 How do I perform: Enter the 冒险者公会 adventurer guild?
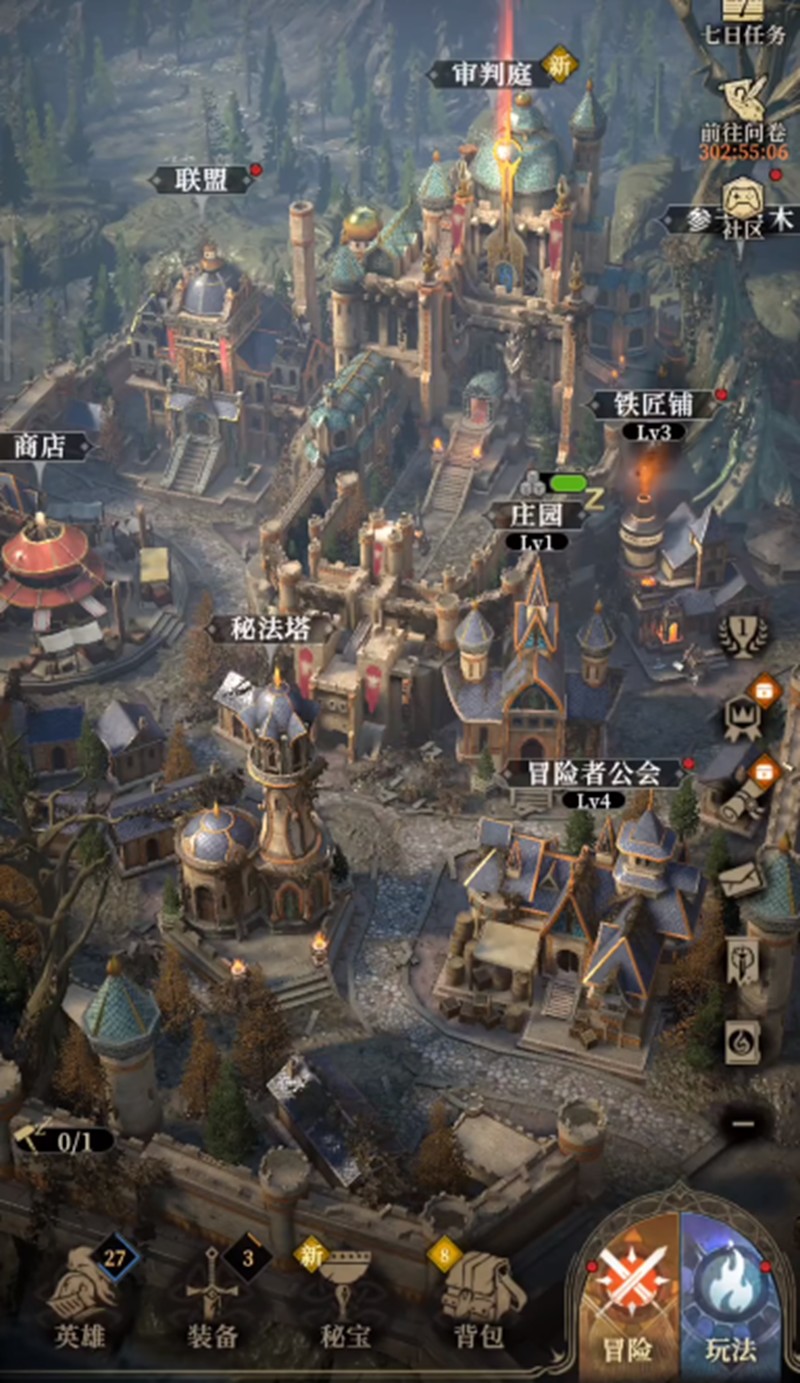click(595, 772)
